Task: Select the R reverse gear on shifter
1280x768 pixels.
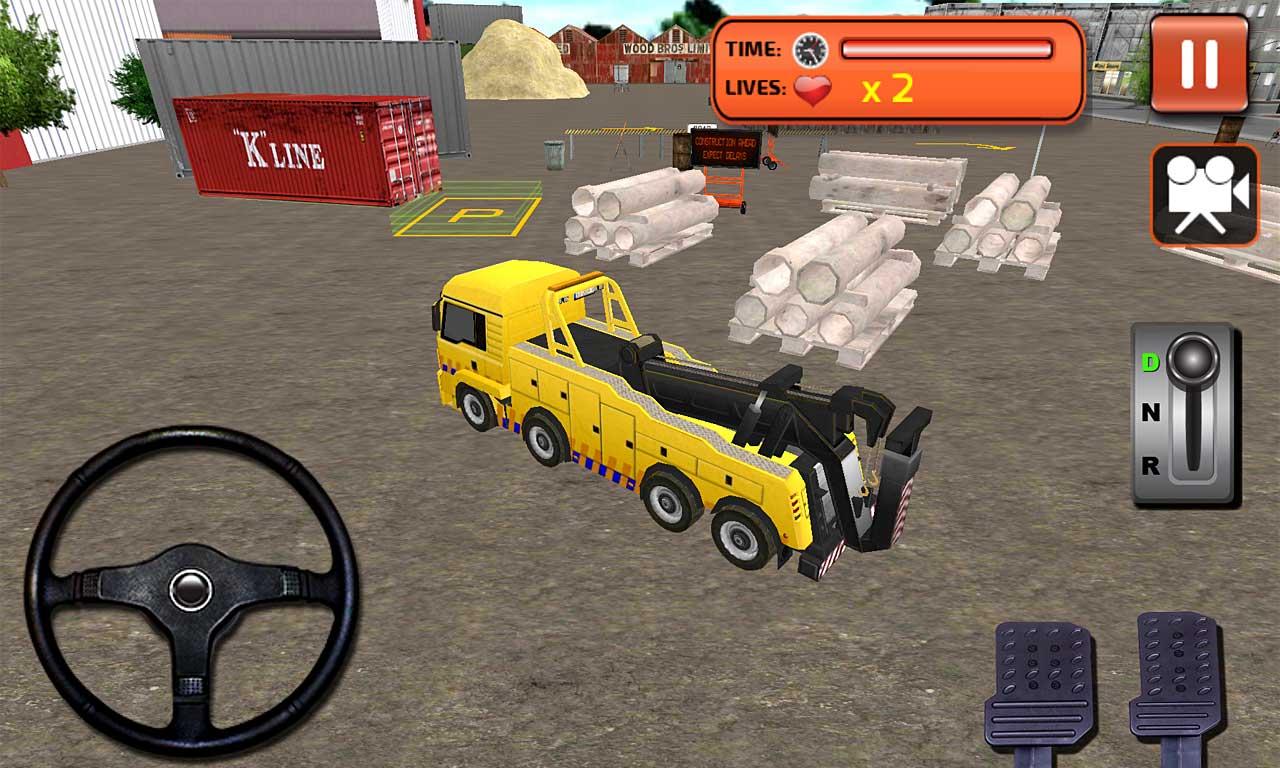Action: point(1151,465)
